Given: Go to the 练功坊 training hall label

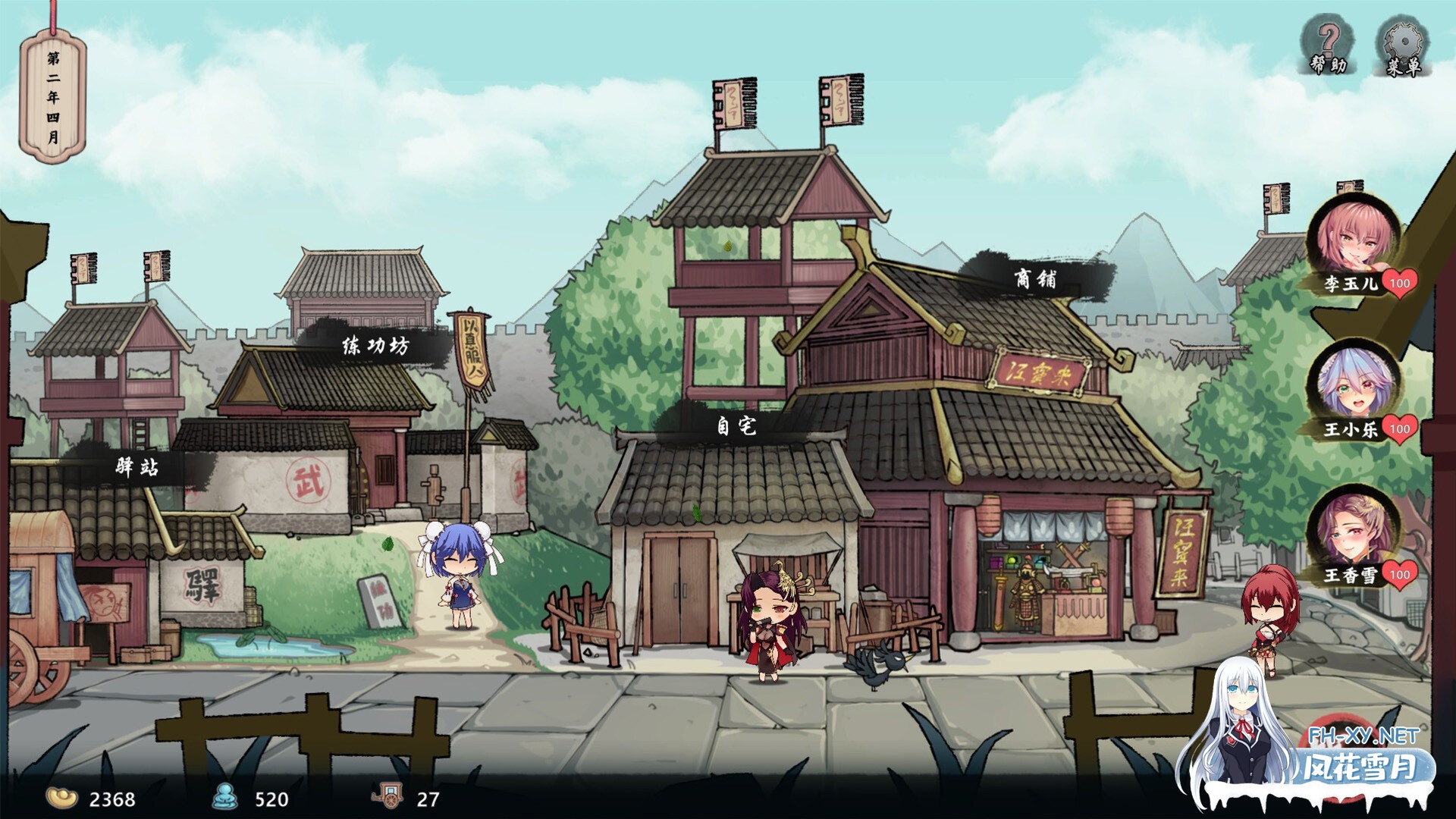Looking at the screenshot, I should [375, 346].
